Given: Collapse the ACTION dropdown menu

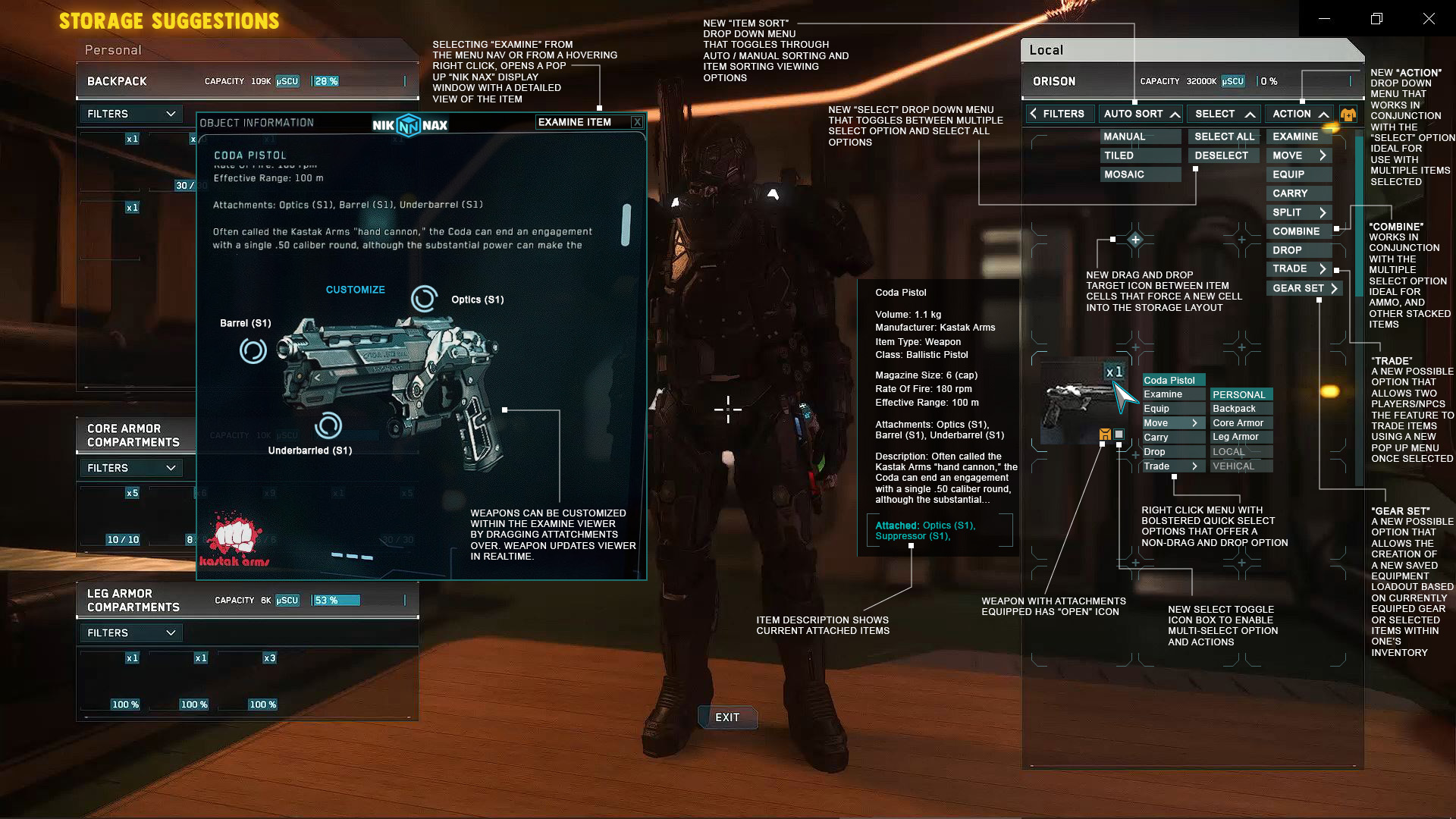Looking at the screenshot, I should tap(1298, 114).
